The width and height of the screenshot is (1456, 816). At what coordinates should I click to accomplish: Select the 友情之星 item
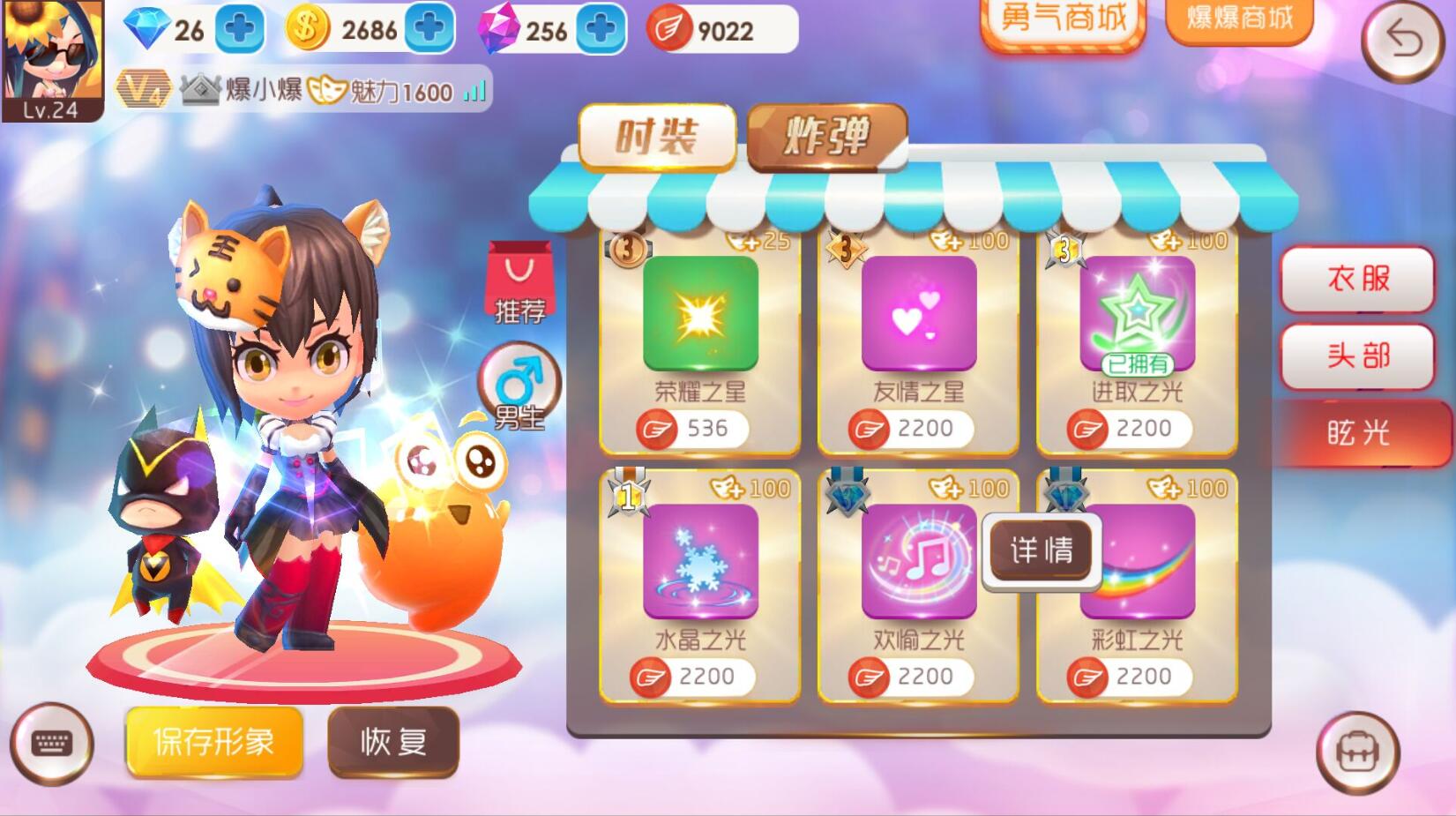click(x=918, y=313)
